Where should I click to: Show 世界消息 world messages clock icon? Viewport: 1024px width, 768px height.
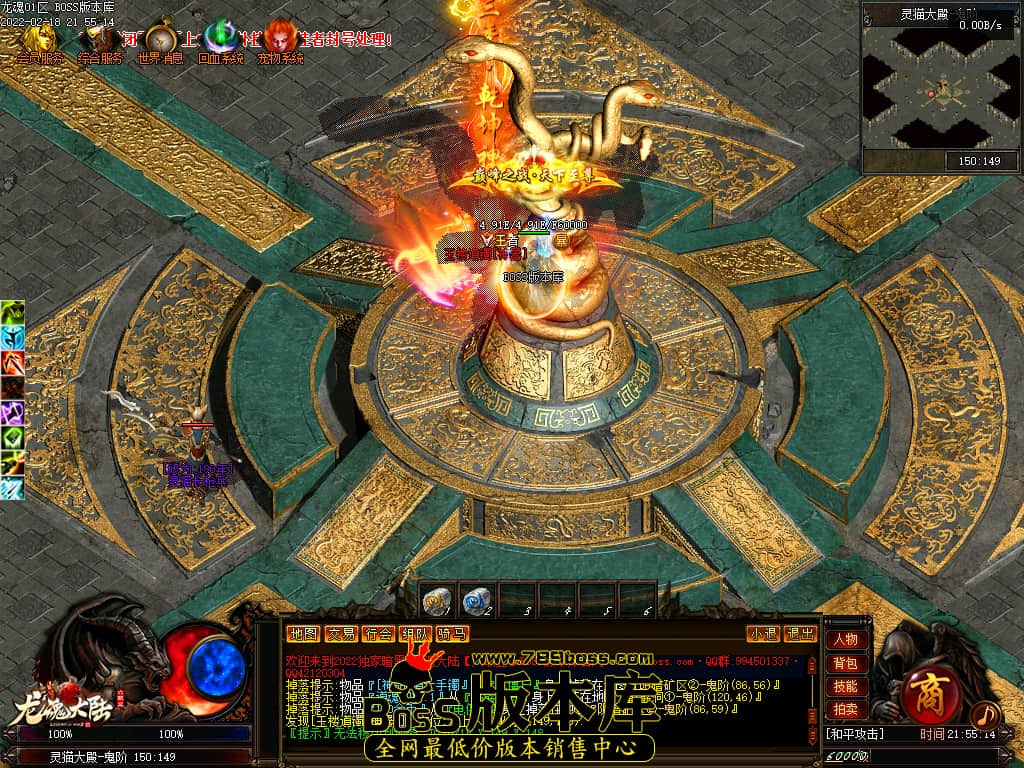(160, 40)
